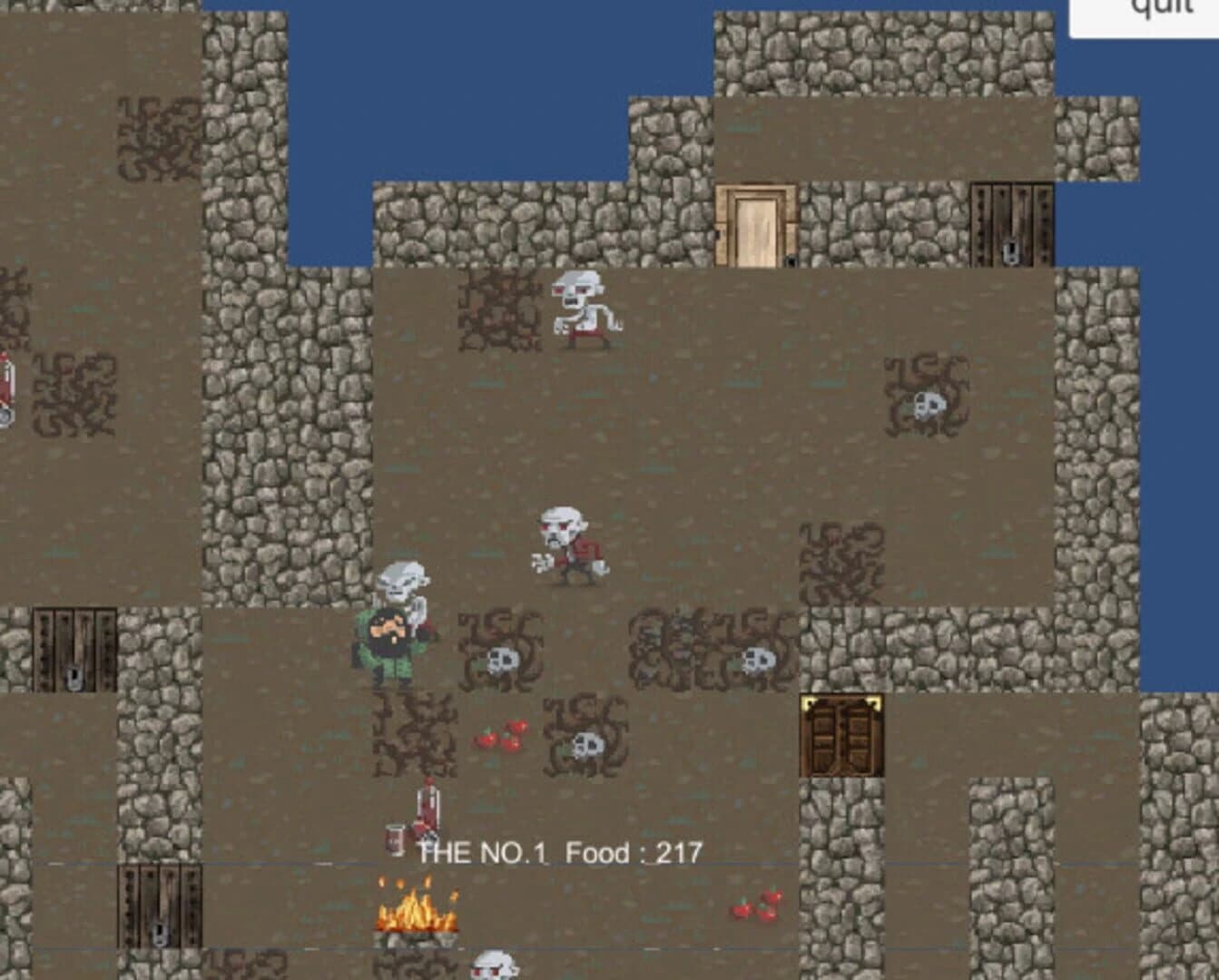Open the golden double door on the right
1219x980 pixels.
[839, 737]
